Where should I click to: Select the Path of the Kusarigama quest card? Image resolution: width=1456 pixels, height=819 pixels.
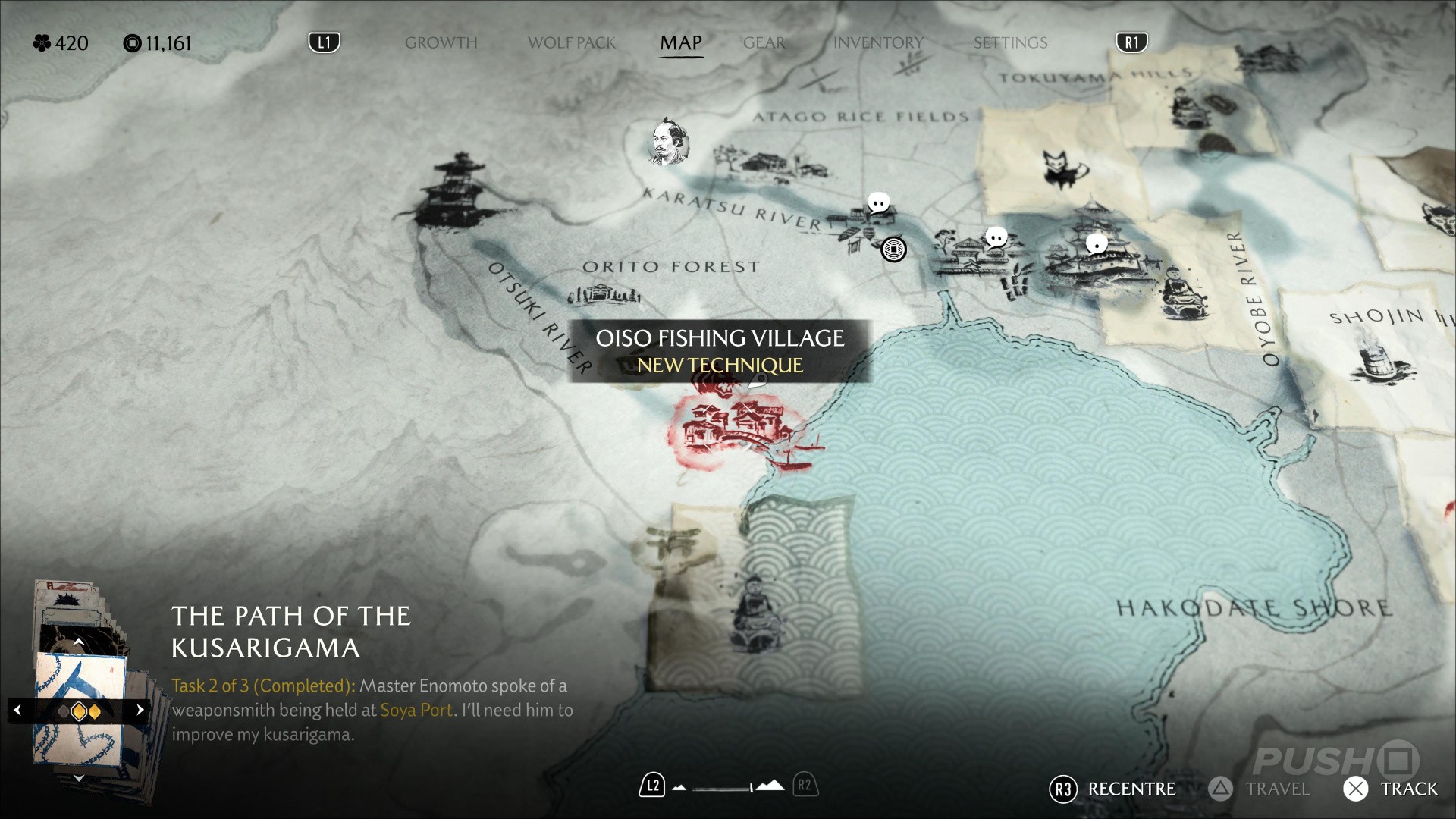click(x=80, y=709)
